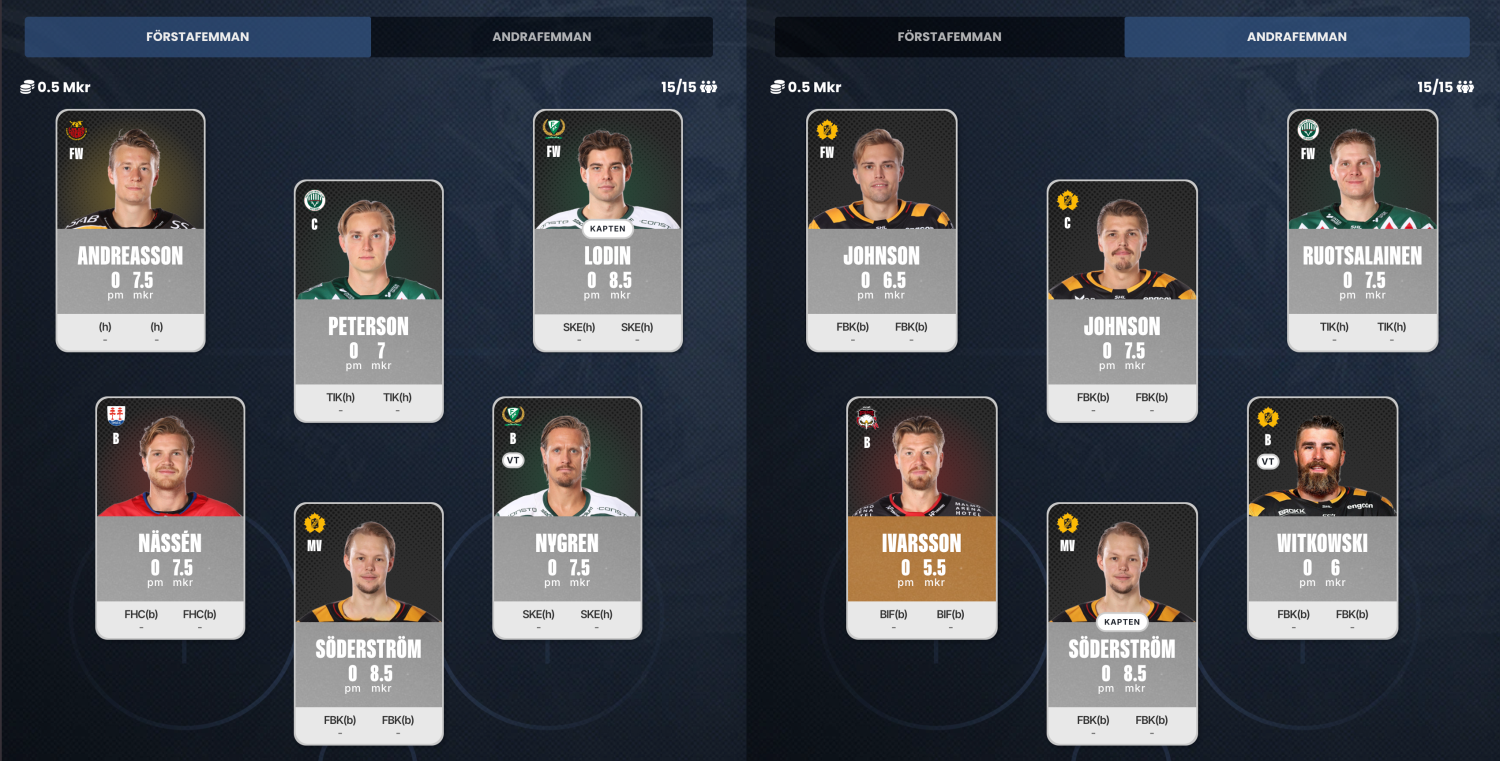Screen dimensions: 1500x761
Task: Select the orange Ivarsson defender card
Action: point(921,517)
